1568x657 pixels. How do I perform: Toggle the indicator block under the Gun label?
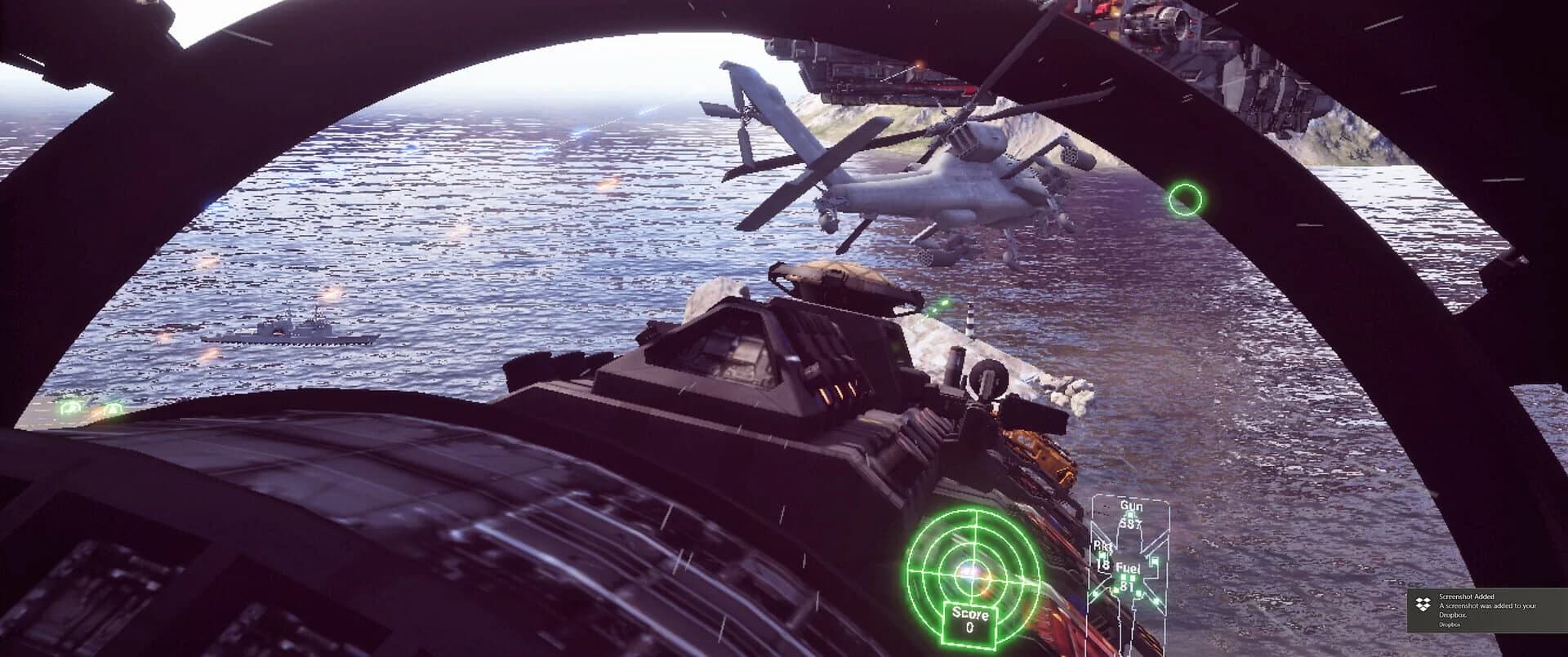point(1129,516)
